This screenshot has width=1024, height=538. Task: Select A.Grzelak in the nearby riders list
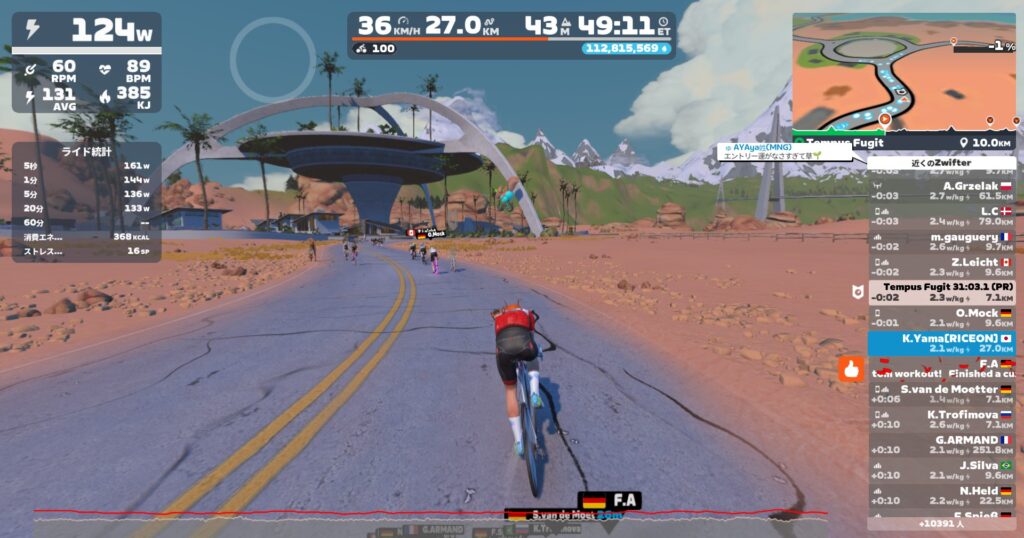941,190
